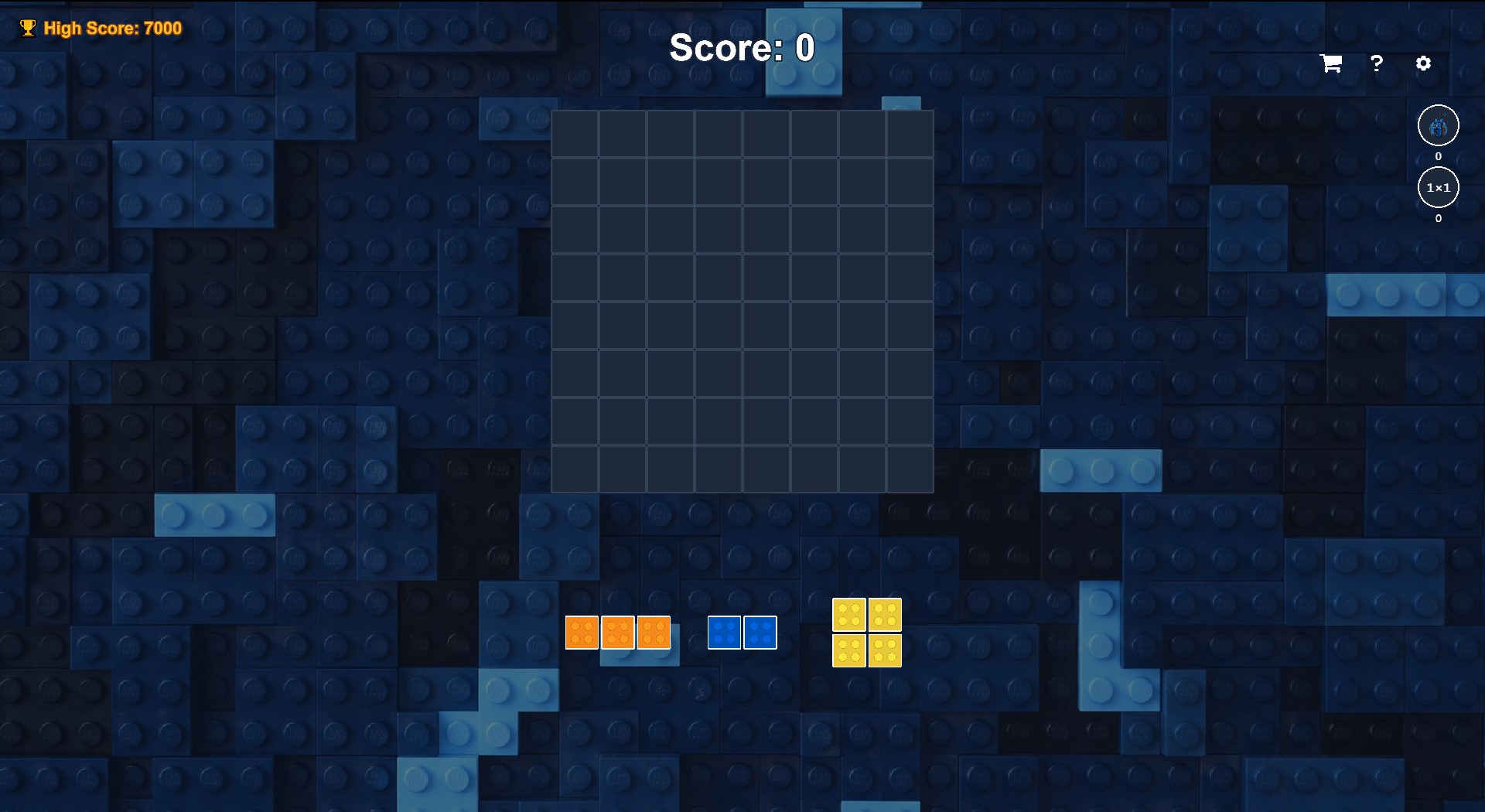This screenshot has width=1485, height=812.
Task: Select the blue 1x2 brick piece
Action: pos(742,632)
